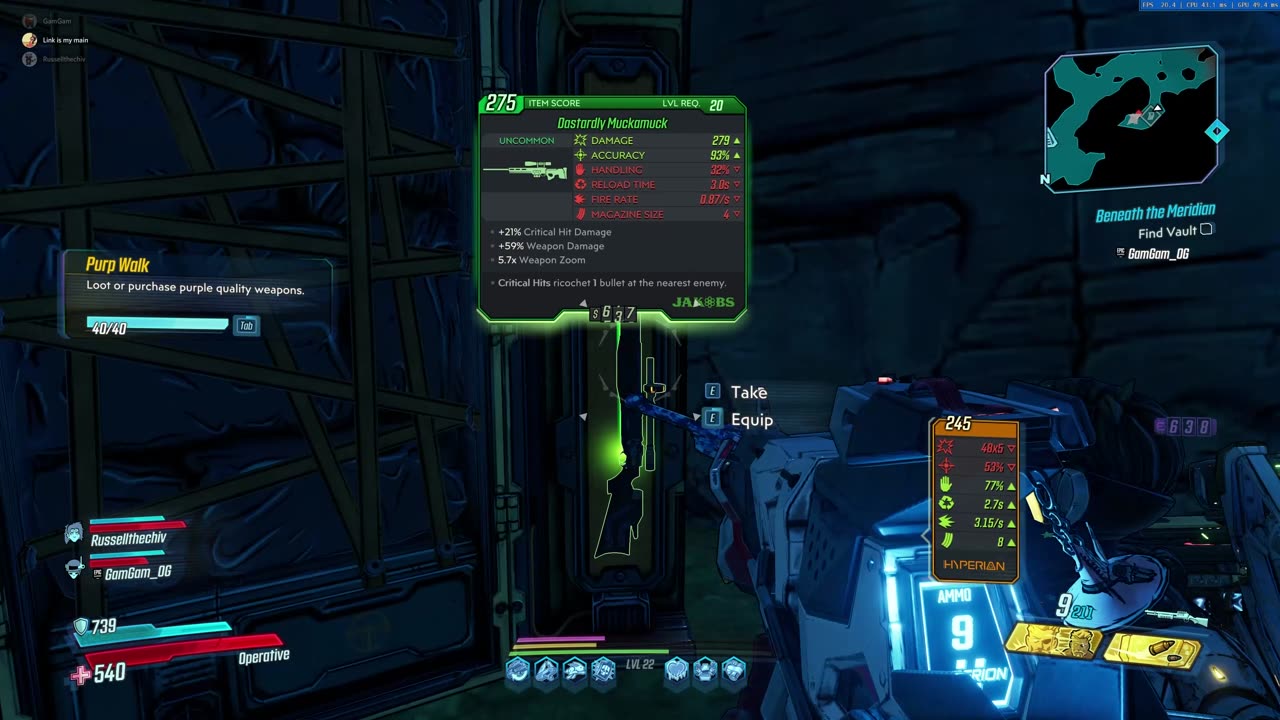Activate the Digi-Clone action skill icon
Viewport: 1280px width, 720px height.
[1053, 643]
